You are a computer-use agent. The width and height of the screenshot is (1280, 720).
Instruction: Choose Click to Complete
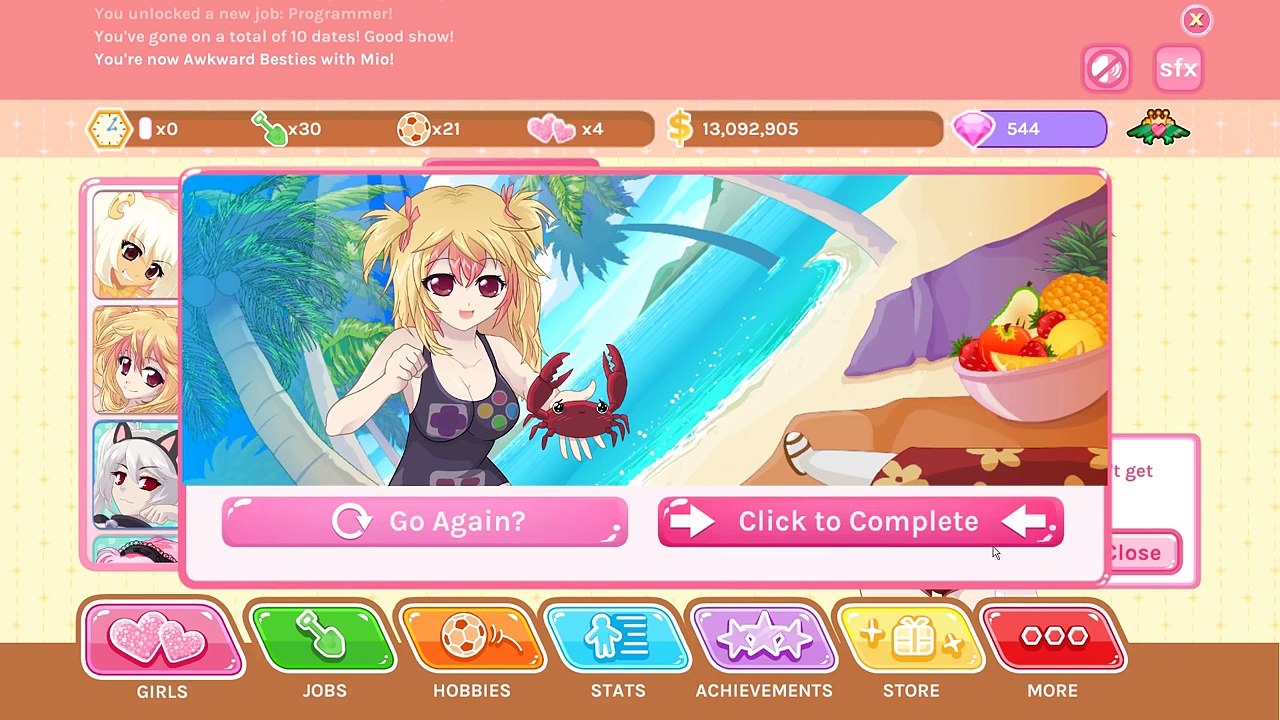860,522
